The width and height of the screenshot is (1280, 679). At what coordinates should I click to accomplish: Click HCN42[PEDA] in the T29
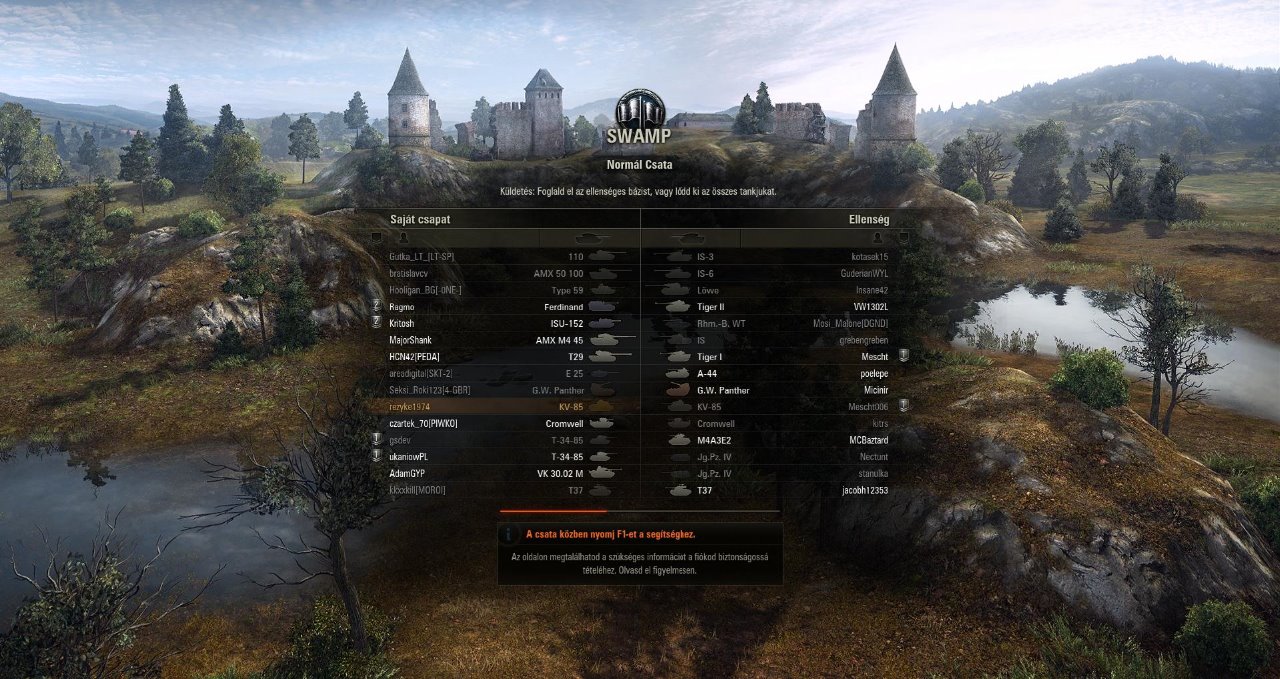[500, 357]
